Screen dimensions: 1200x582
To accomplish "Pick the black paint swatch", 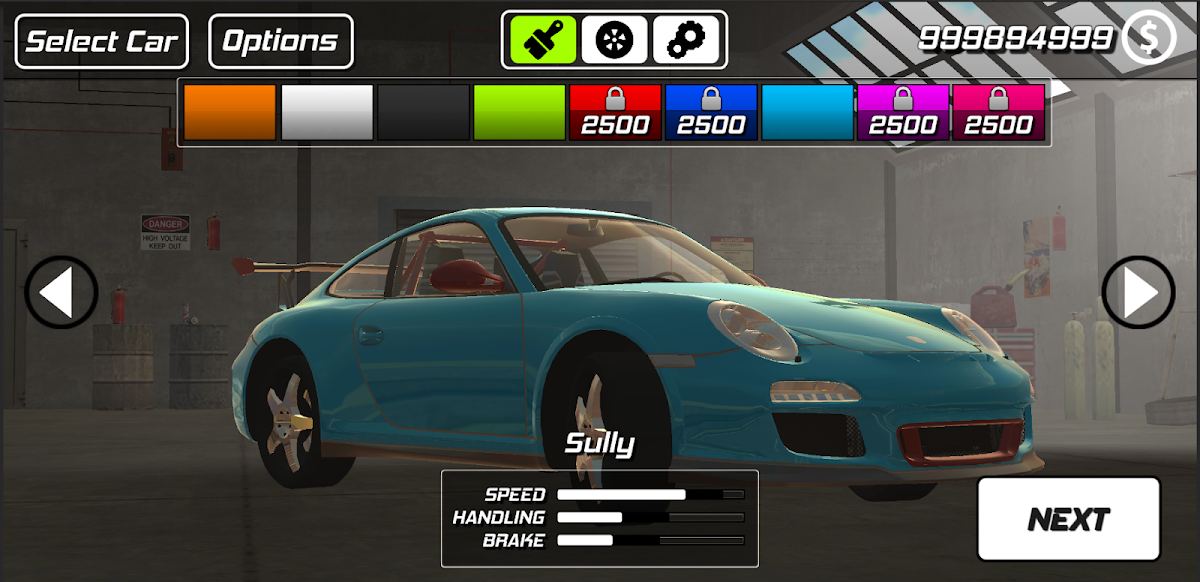I will pos(423,112).
